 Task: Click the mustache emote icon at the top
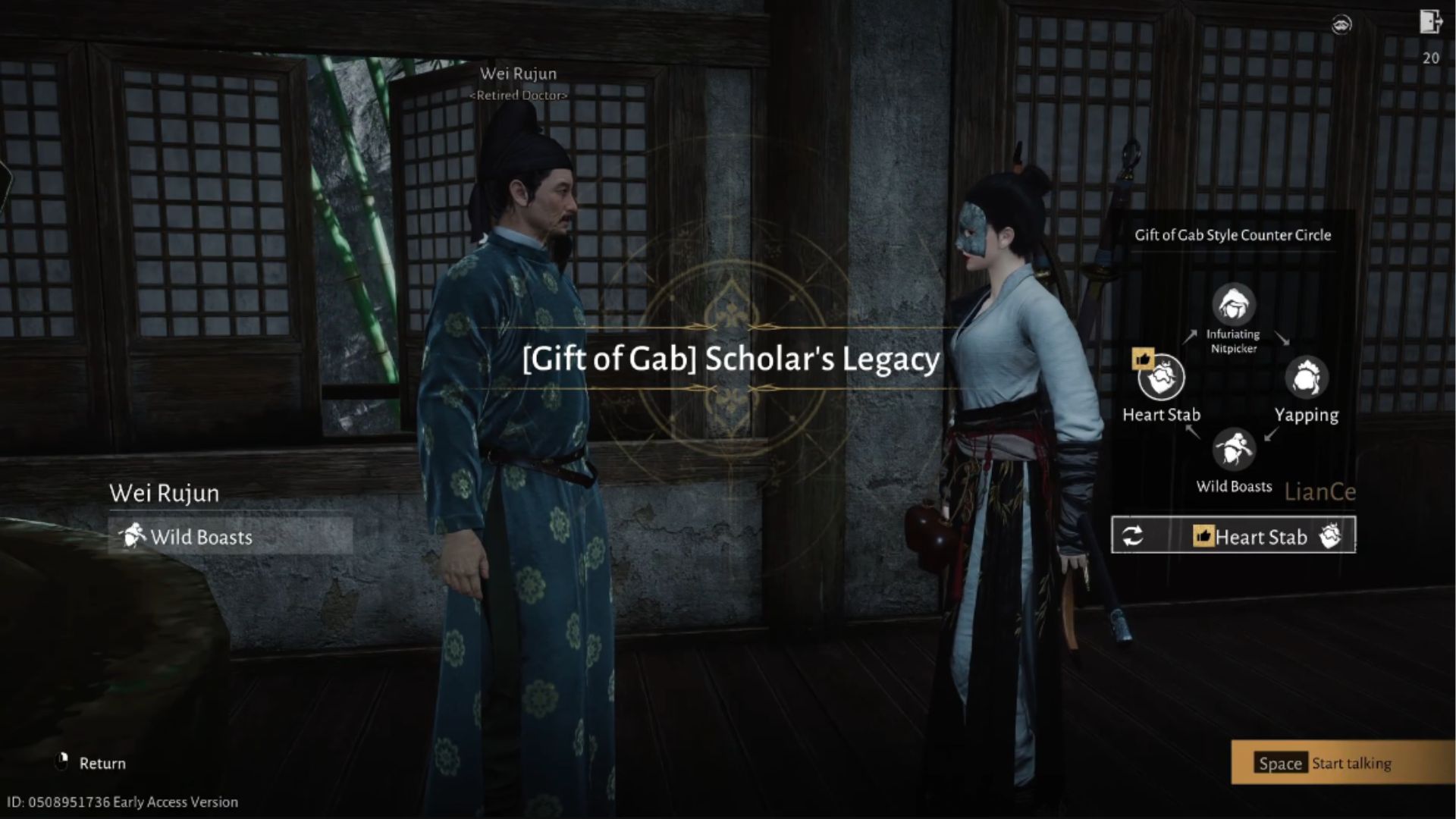tap(1341, 24)
